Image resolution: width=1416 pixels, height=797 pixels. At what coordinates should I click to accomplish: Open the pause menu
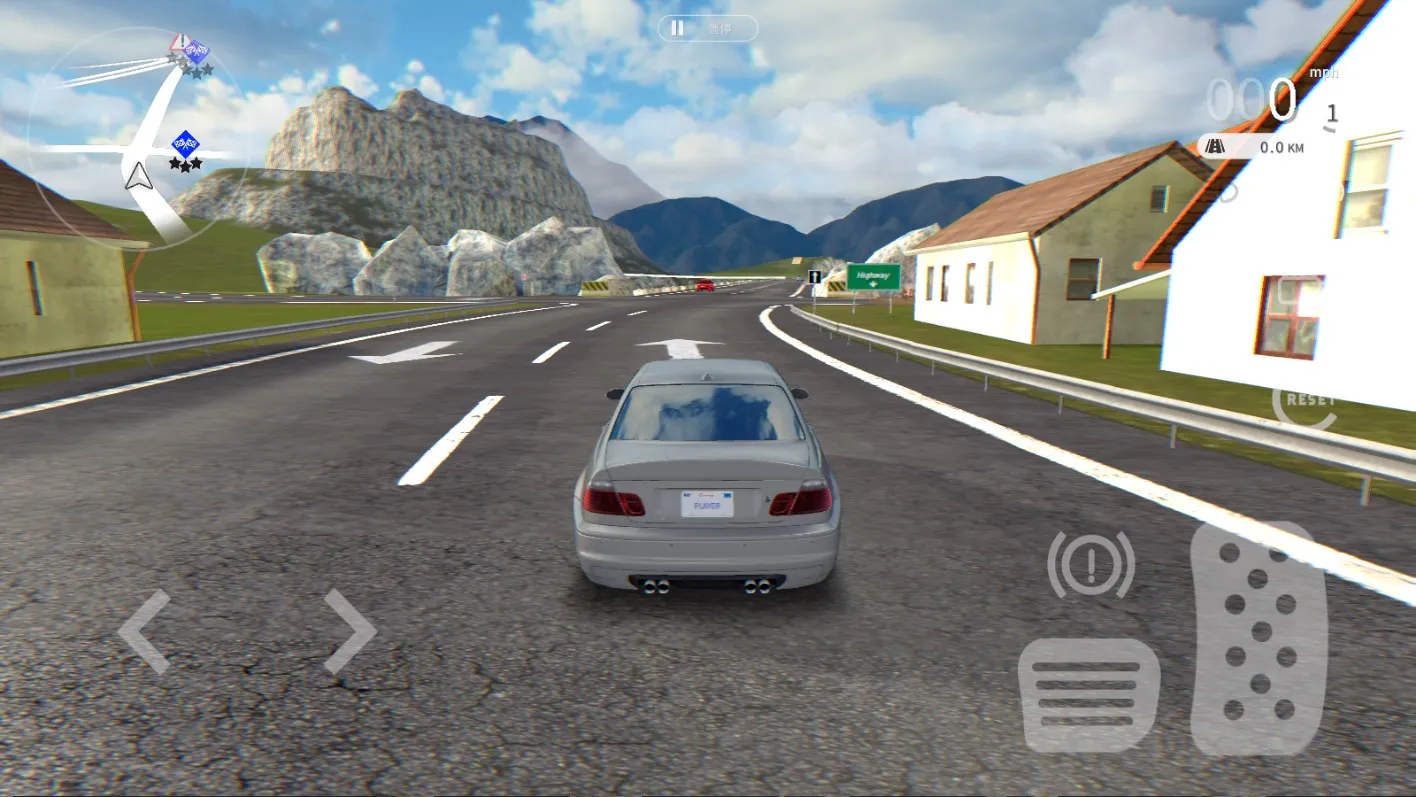click(x=707, y=28)
